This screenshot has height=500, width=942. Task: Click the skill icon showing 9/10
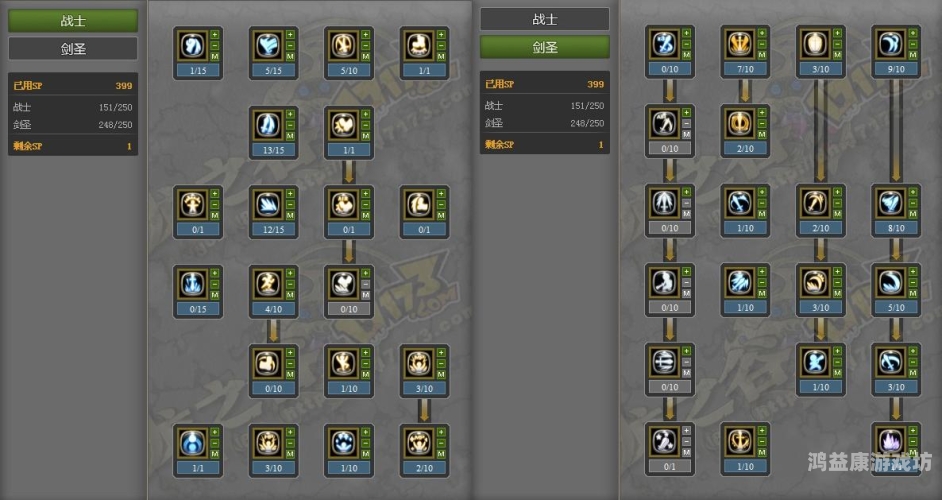click(x=890, y=44)
